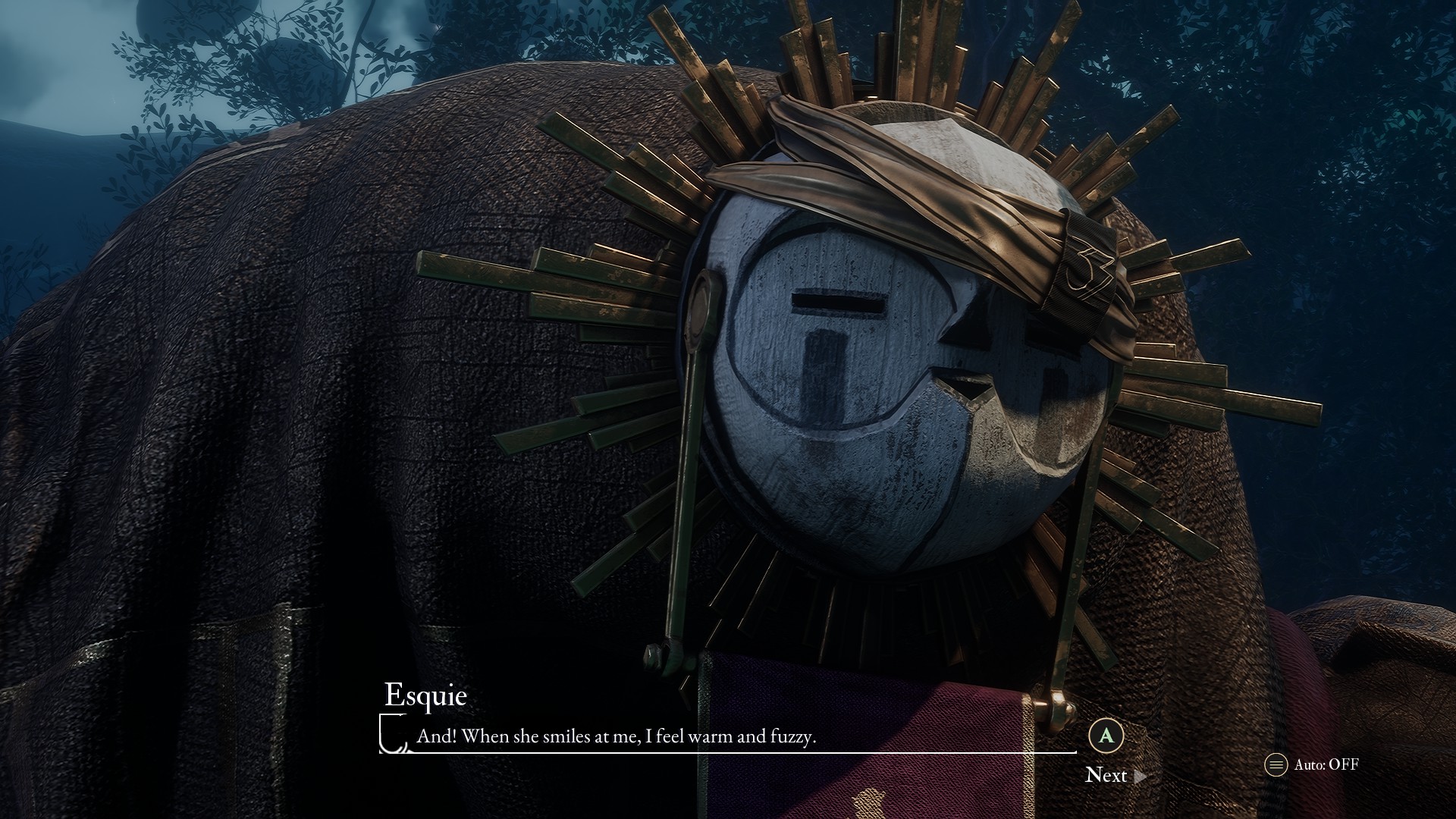This screenshot has height=819, width=1456.
Task: Toggle the Auto: OFF dialogue setting
Action: click(x=1313, y=764)
